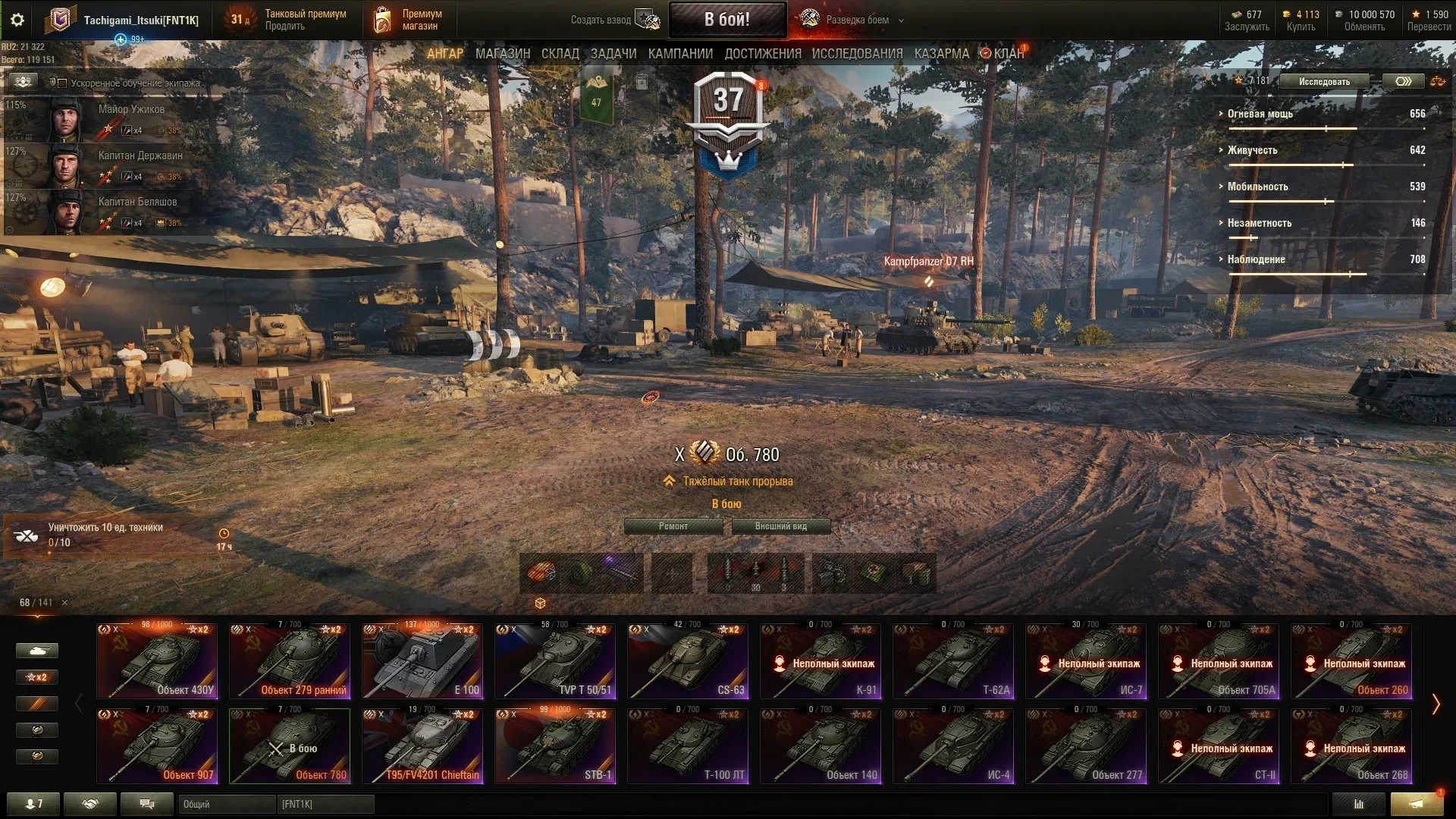Viewport: 1456px width, 819px height.
Task: Select the Объект 430У tank
Action: click(157, 661)
